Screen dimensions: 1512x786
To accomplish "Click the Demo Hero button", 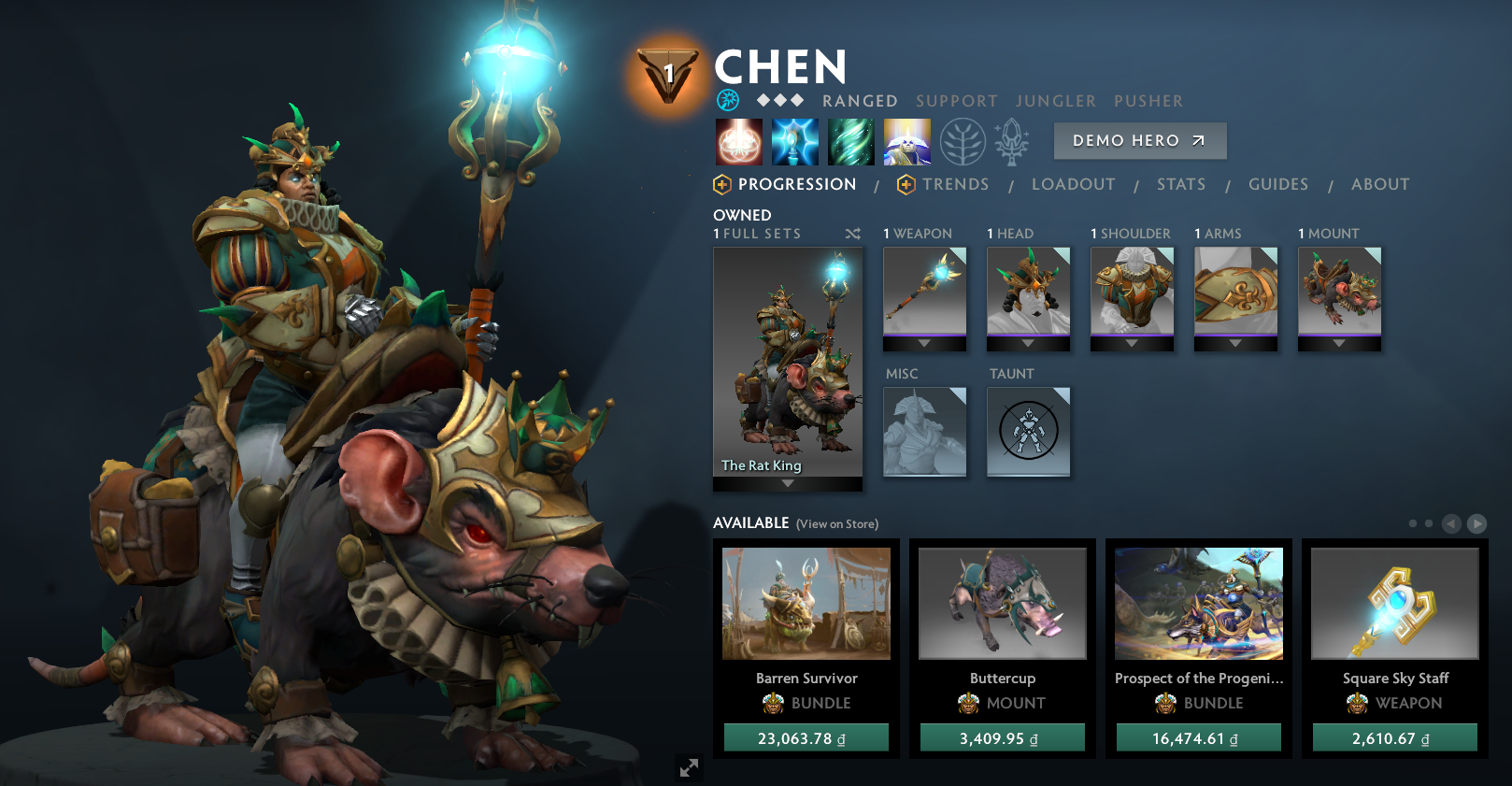I will click(1139, 140).
